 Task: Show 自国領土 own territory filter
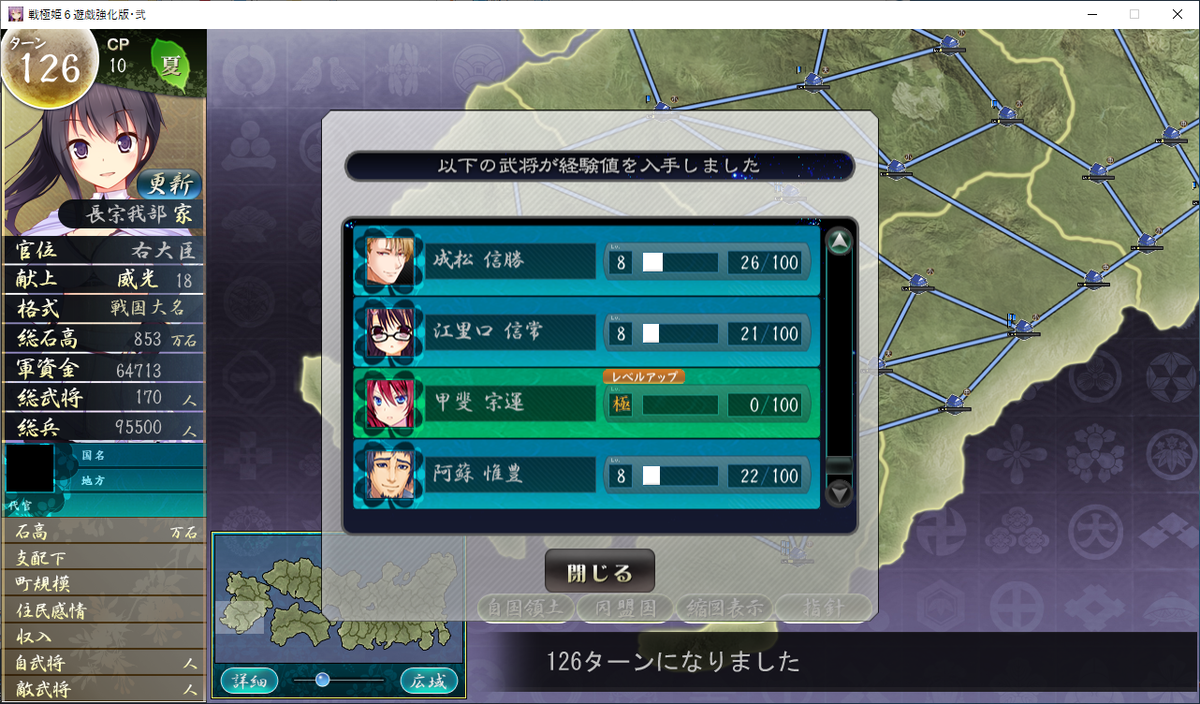[526, 607]
